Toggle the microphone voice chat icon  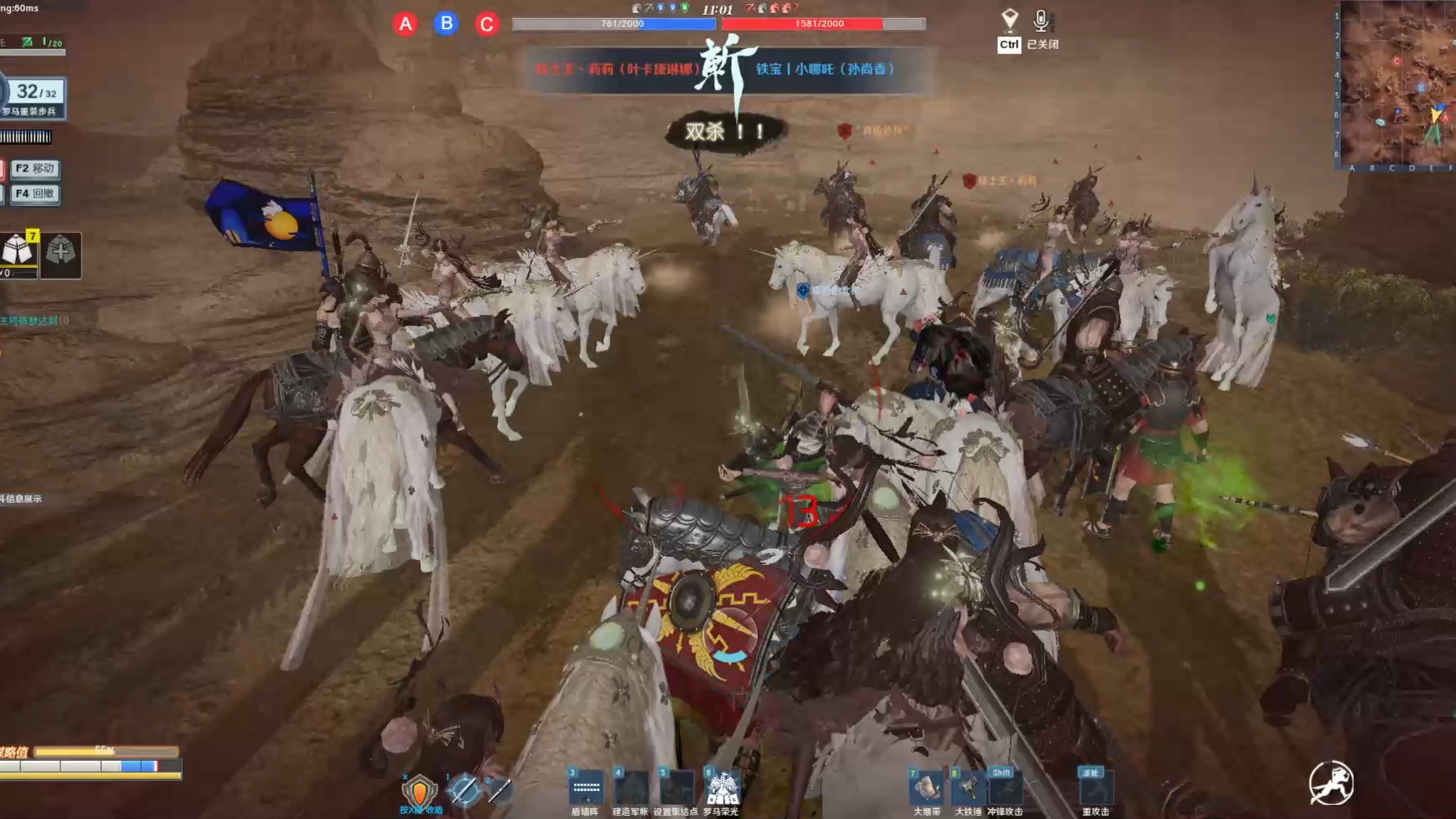click(x=1041, y=20)
